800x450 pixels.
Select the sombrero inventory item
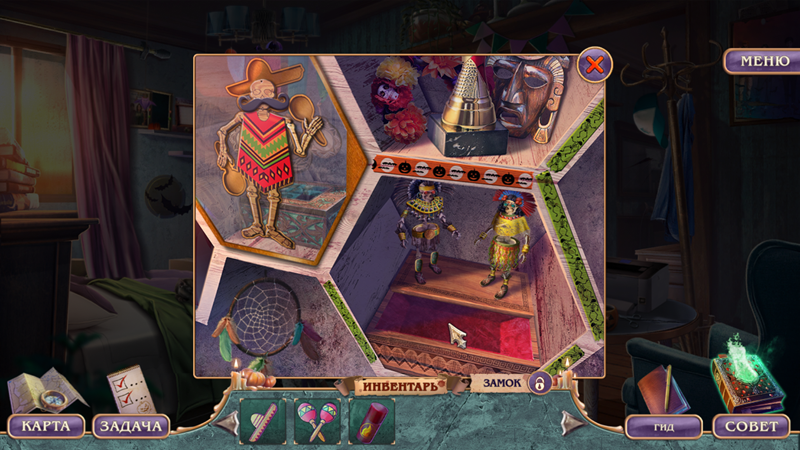(x=263, y=421)
